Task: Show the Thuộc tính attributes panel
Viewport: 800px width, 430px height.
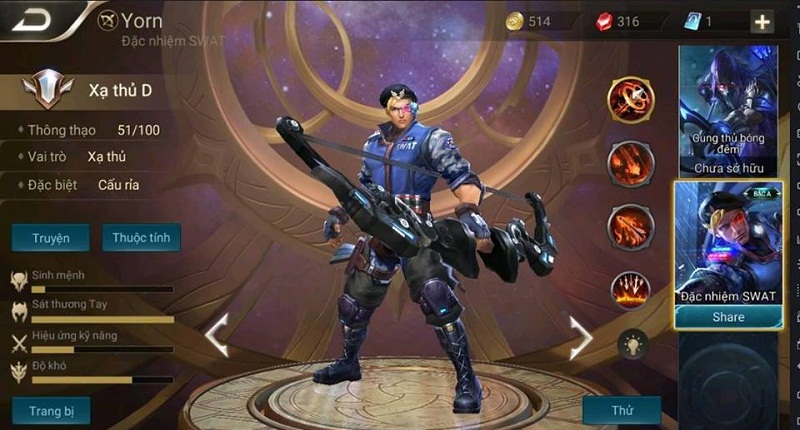Action: tap(141, 238)
